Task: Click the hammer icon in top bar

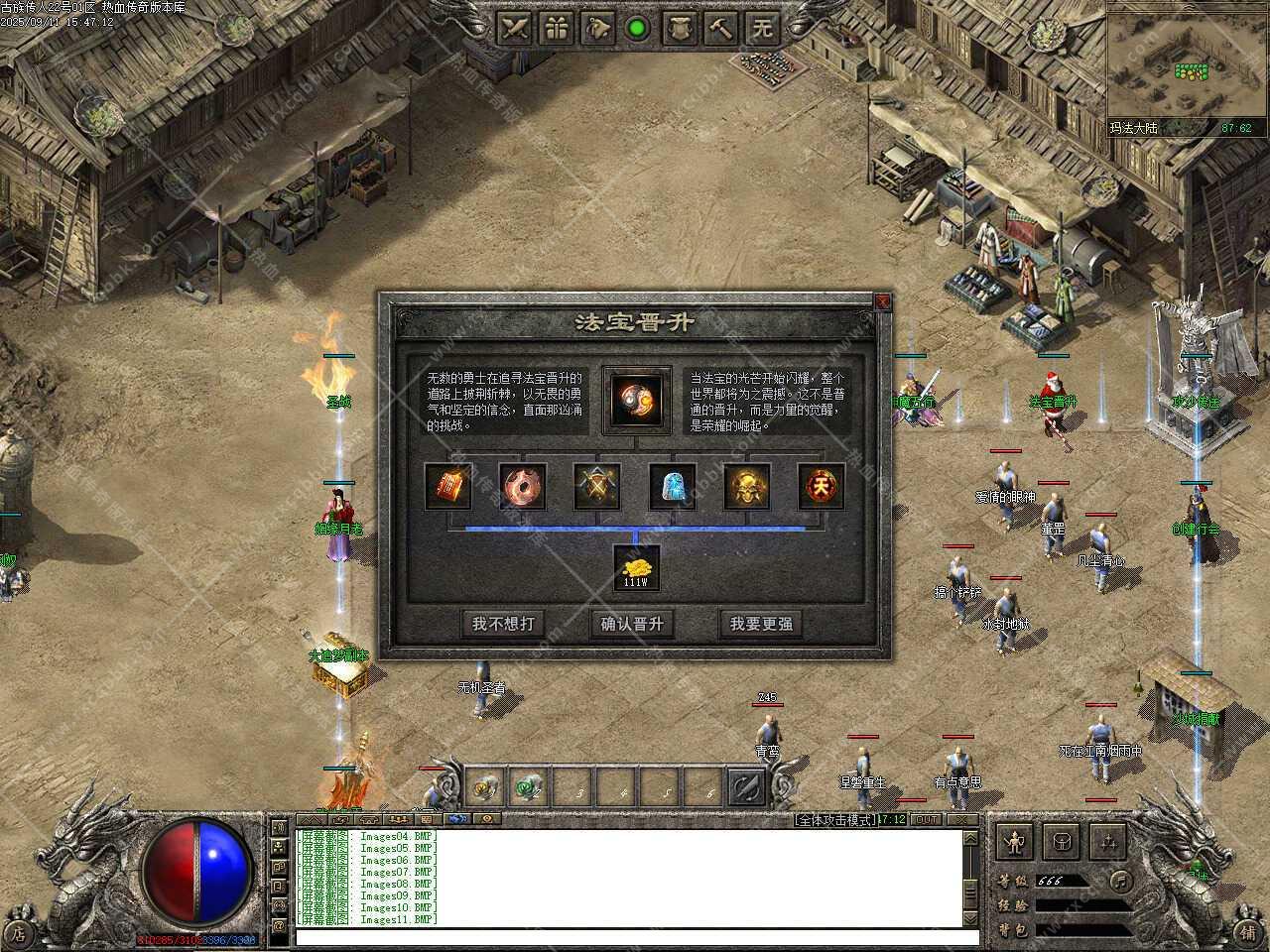Action: click(721, 28)
